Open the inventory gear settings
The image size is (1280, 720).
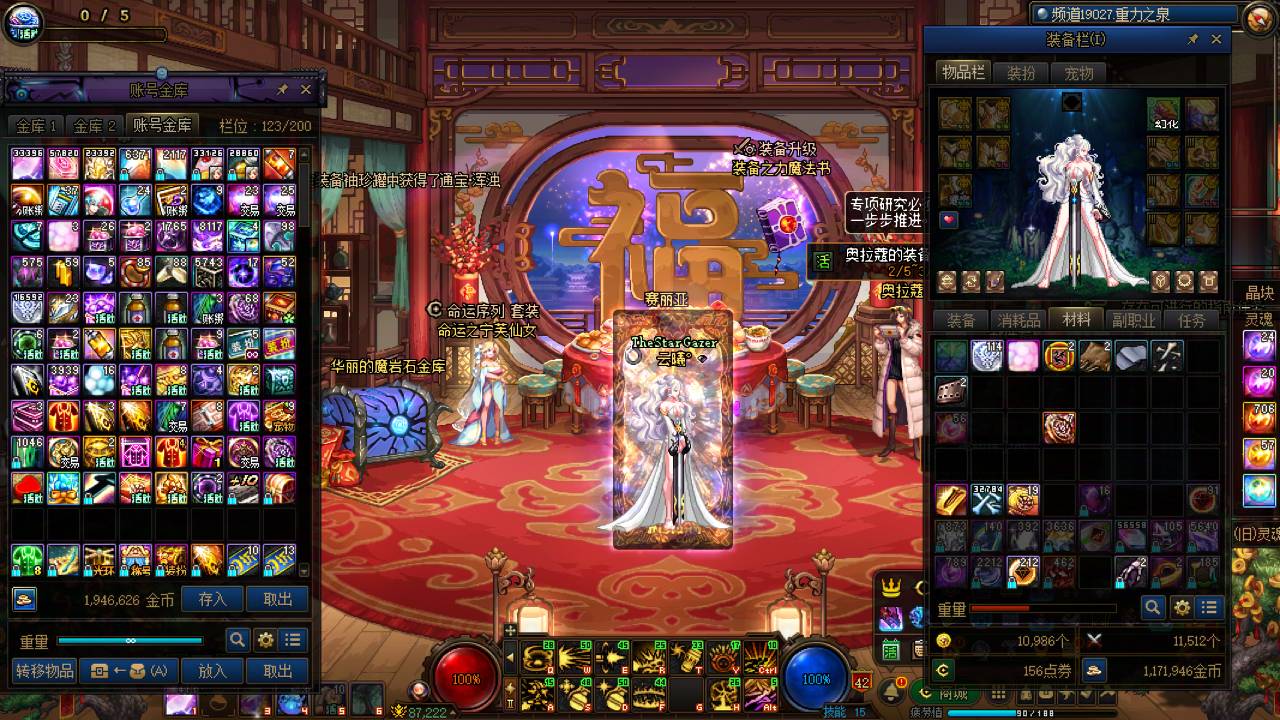tap(1181, 607)
